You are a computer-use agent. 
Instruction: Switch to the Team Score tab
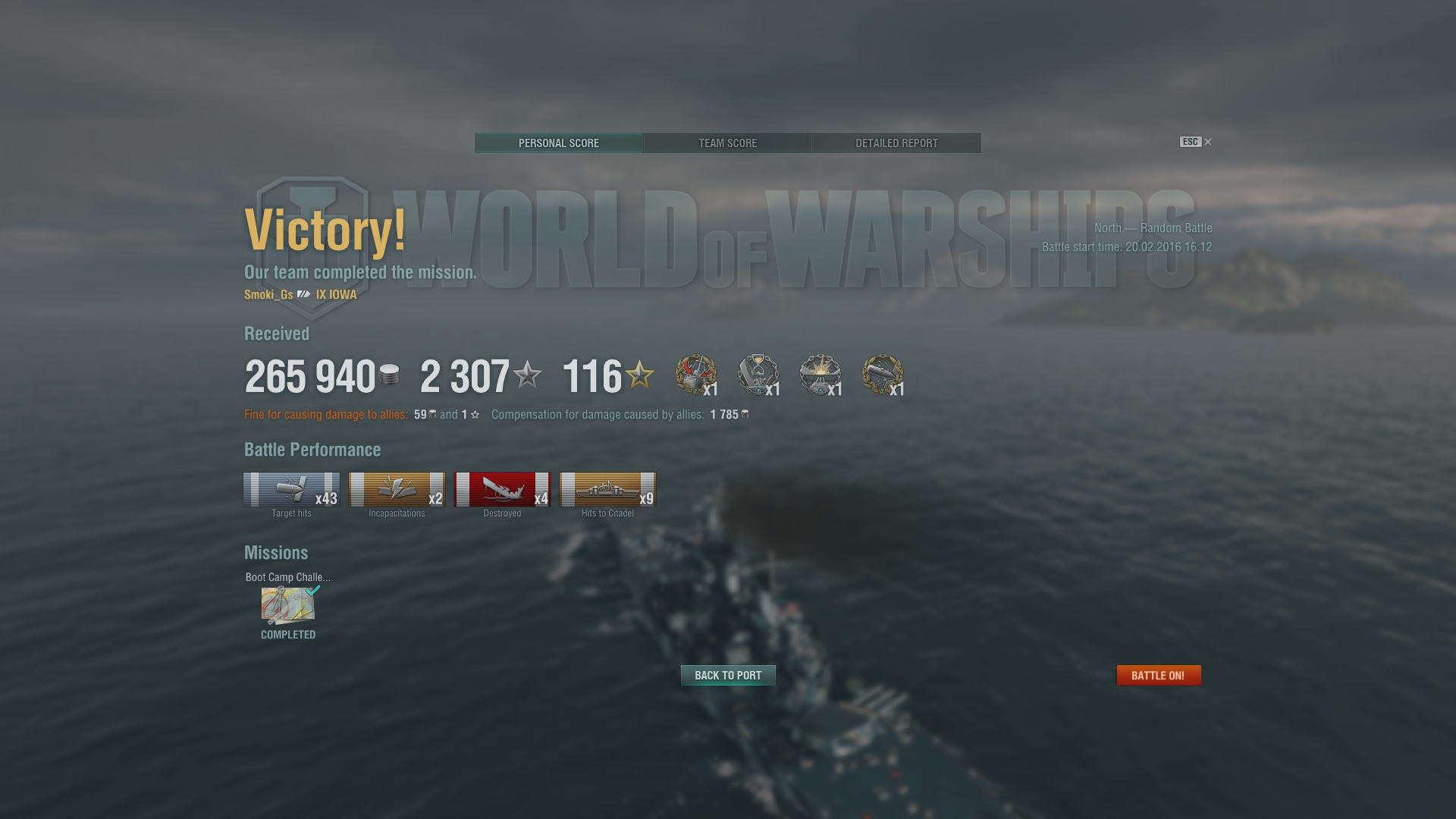click(x=727, y=143)
